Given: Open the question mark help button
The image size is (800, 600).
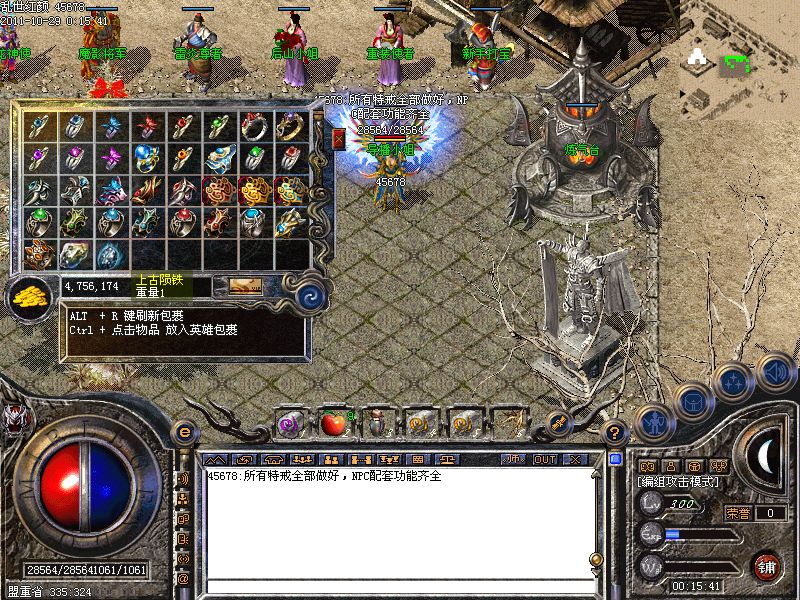Looking at the screenshot, I should (614, 432).
